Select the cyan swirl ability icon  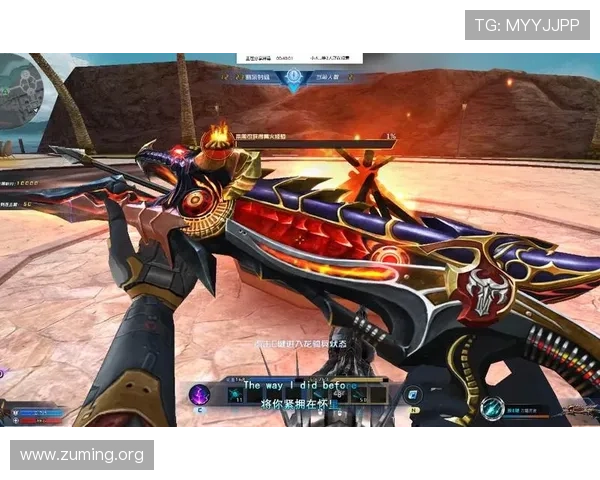tap(491, 407)
